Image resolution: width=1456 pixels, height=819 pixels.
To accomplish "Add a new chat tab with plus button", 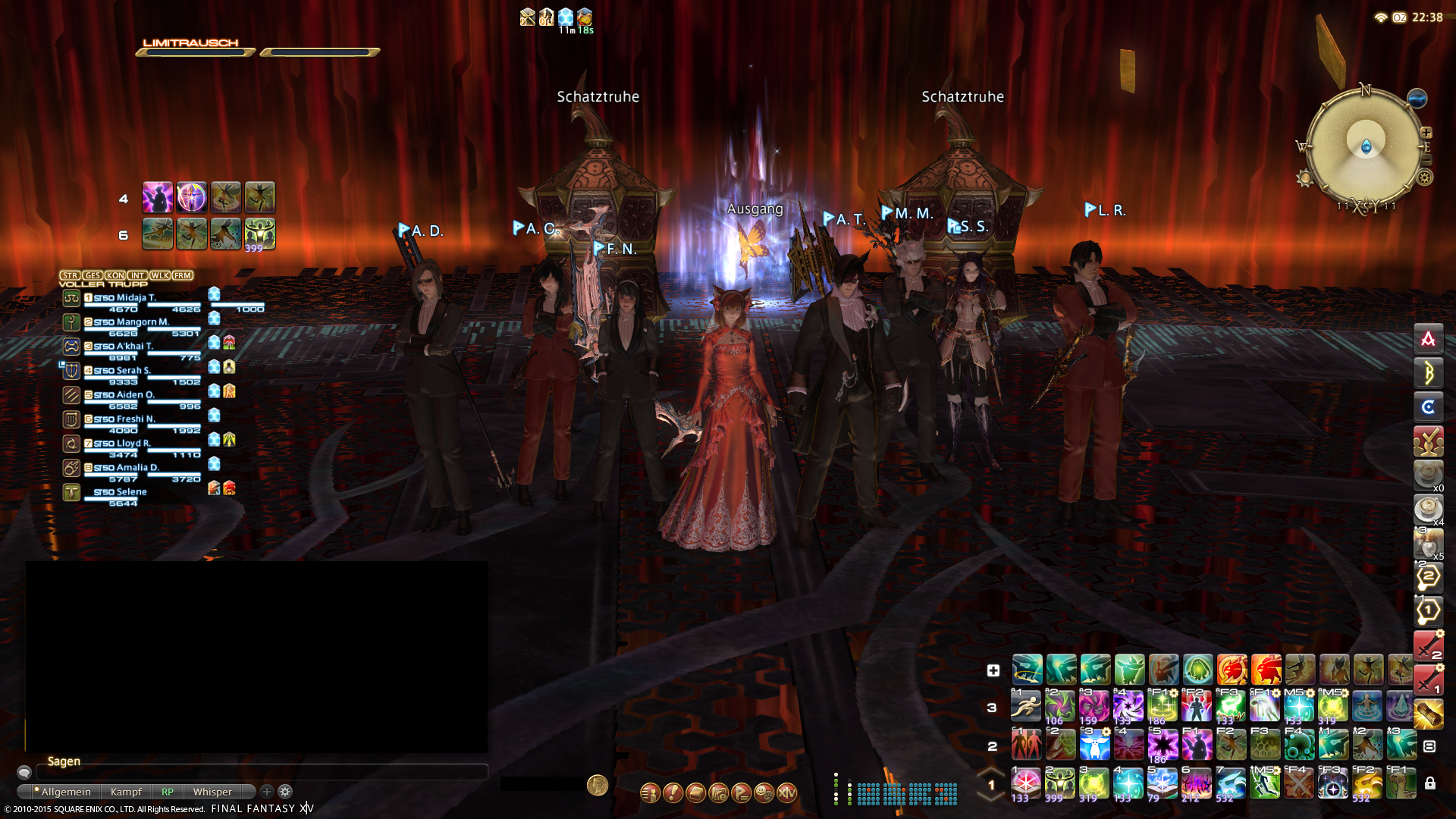I will tap(267, 792).
